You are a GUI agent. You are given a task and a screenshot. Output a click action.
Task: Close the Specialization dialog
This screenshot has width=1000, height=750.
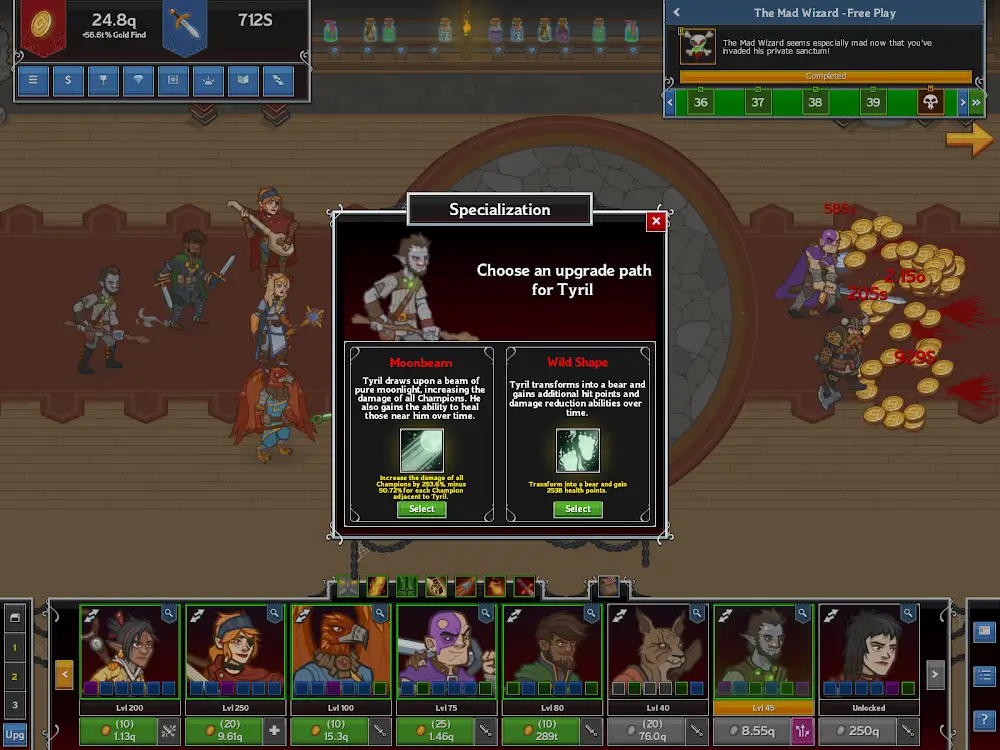tap(656, 221)
